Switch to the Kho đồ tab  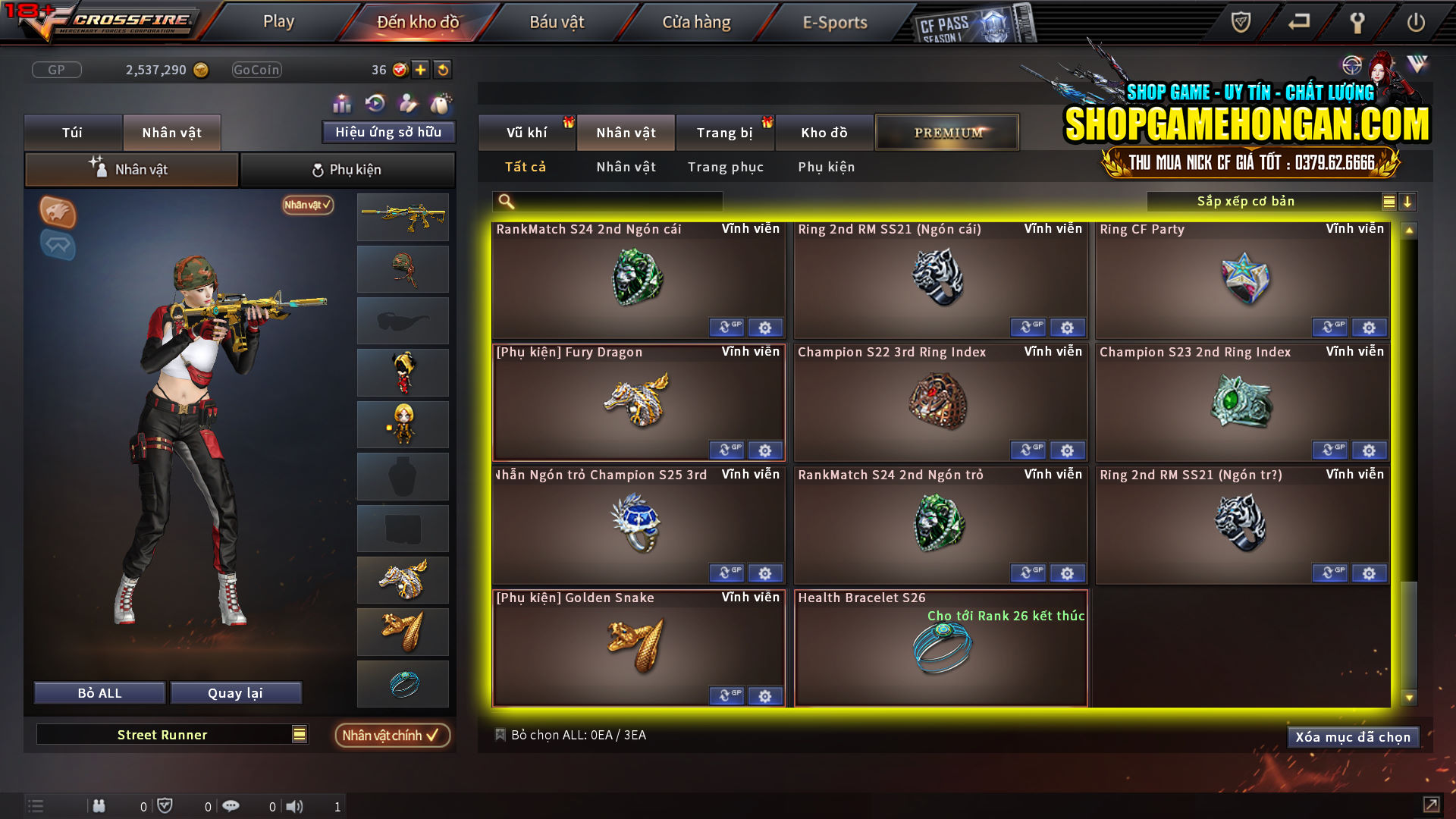[824, 132]
